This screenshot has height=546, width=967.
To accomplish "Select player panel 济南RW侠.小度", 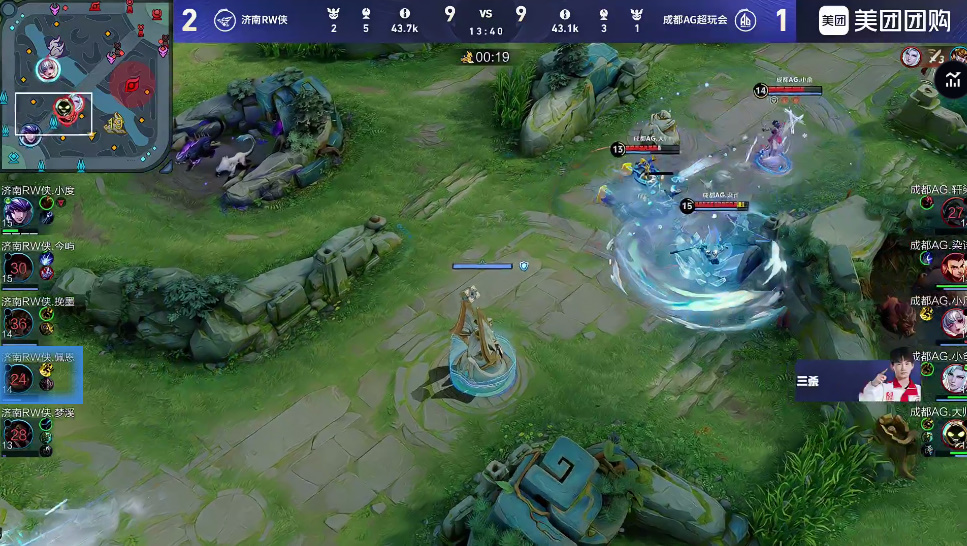I will click(x=38, y=210).
